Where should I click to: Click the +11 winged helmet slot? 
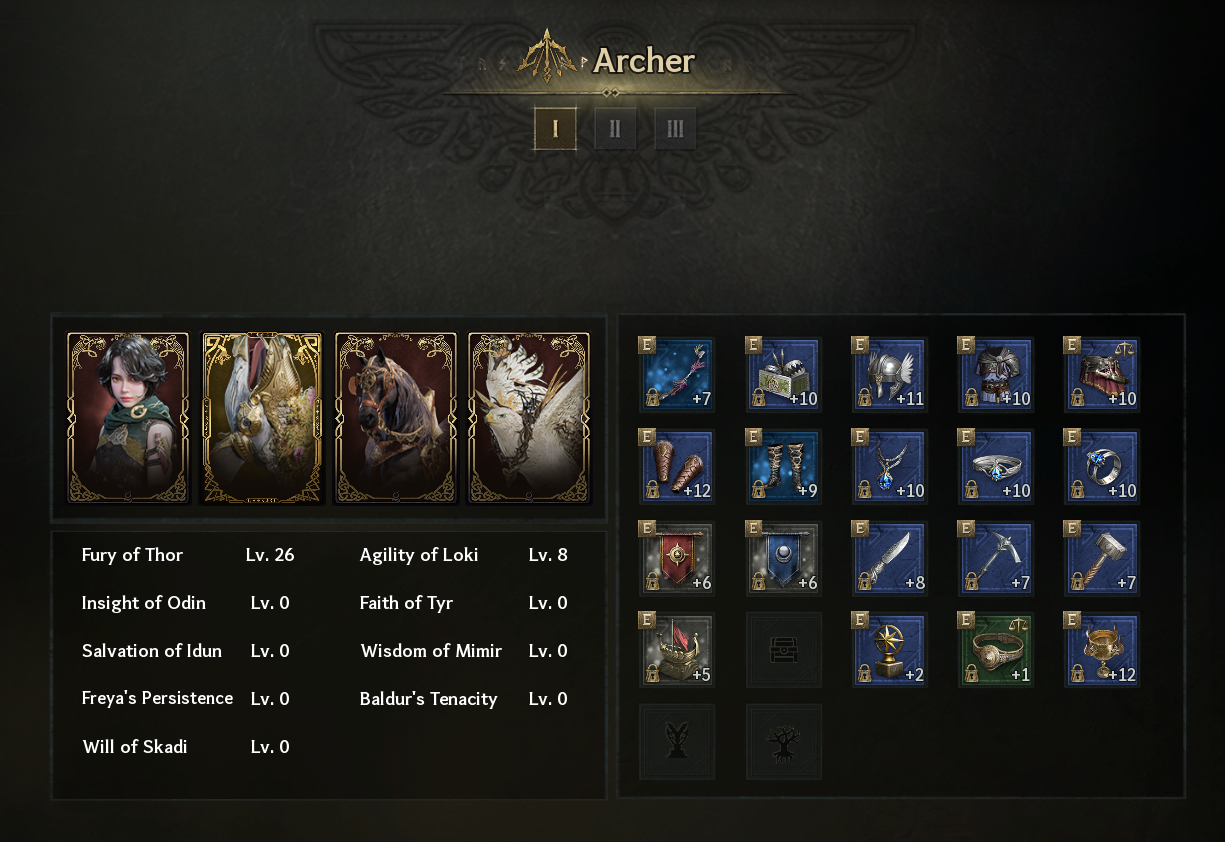pos(890,374)
